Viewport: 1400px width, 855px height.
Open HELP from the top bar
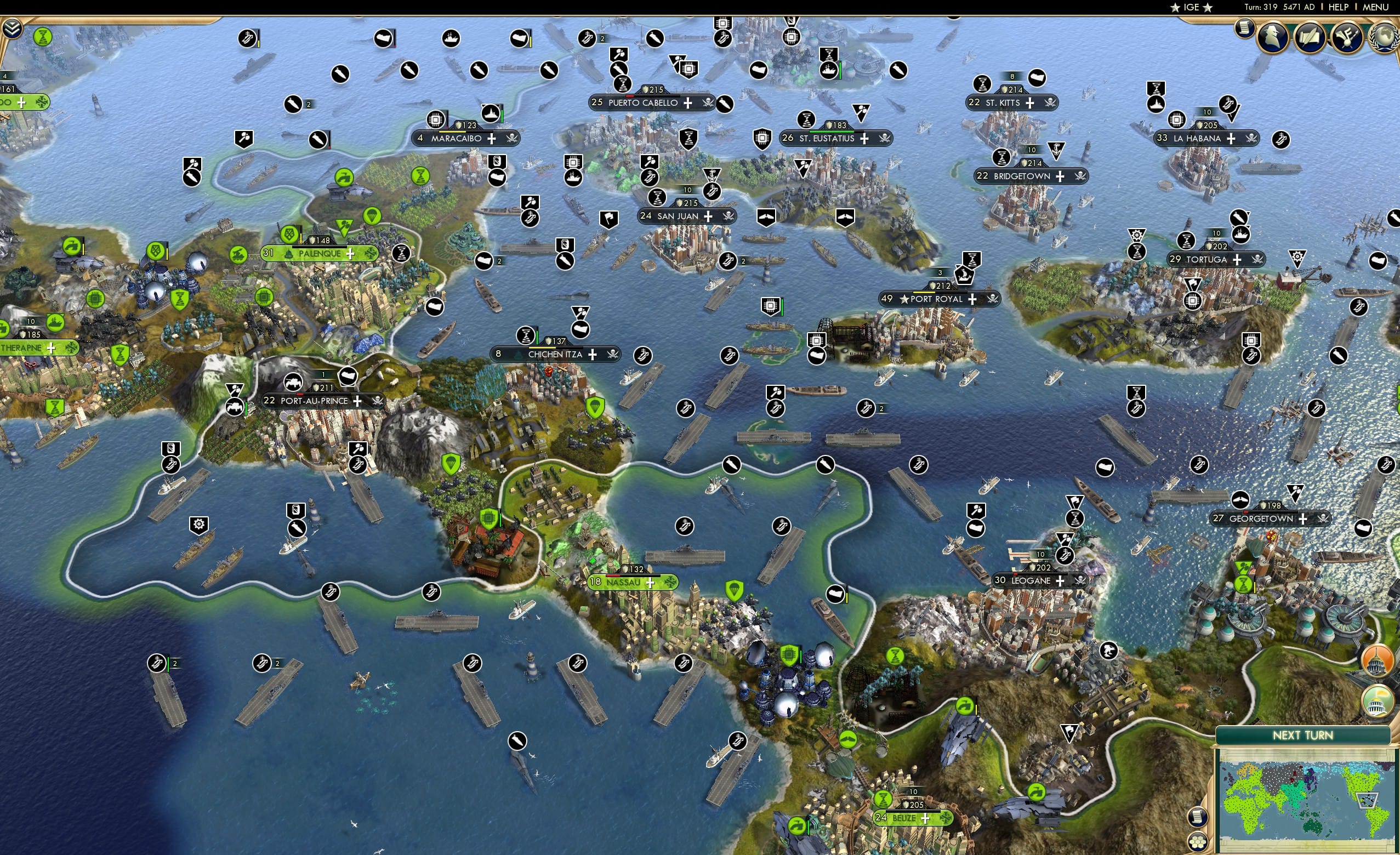click(x=1338, y=7)
